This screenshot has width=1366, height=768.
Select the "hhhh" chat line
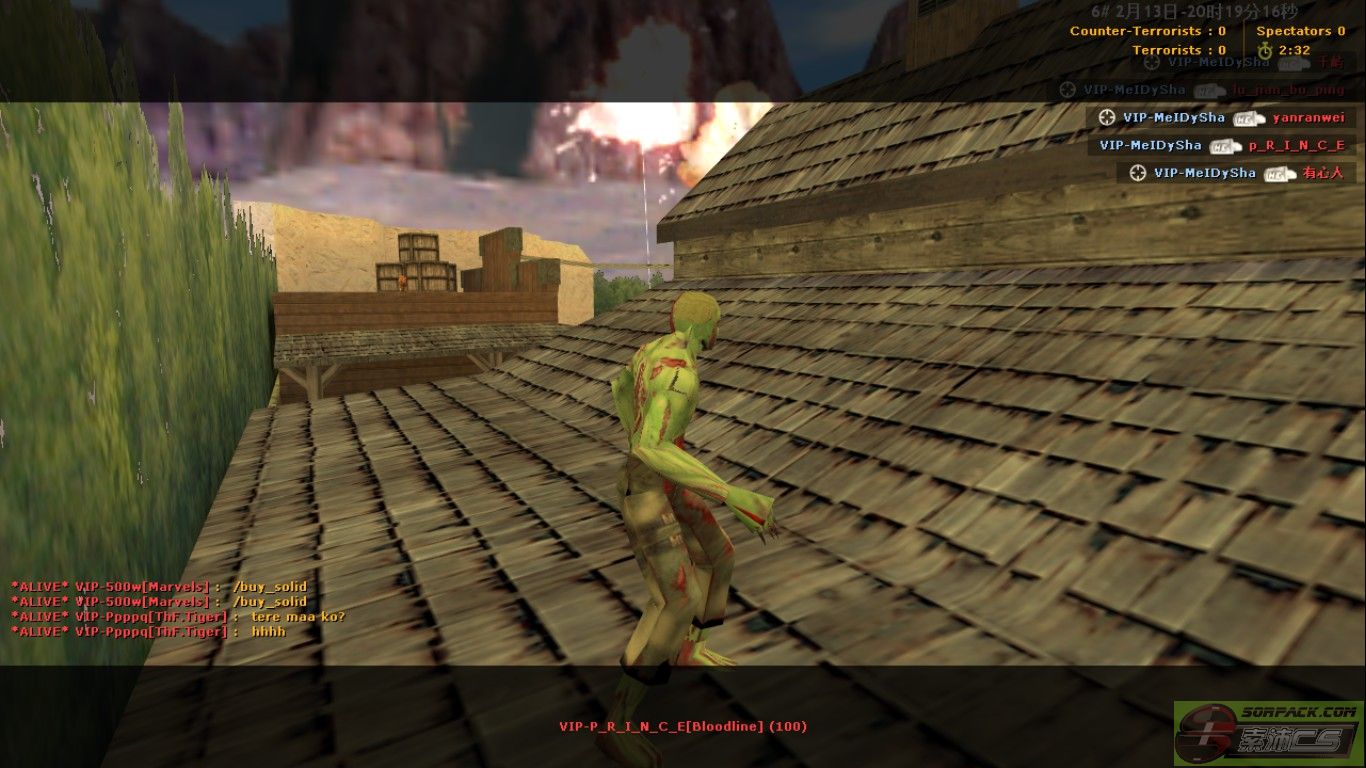click(x=148, y=632)
